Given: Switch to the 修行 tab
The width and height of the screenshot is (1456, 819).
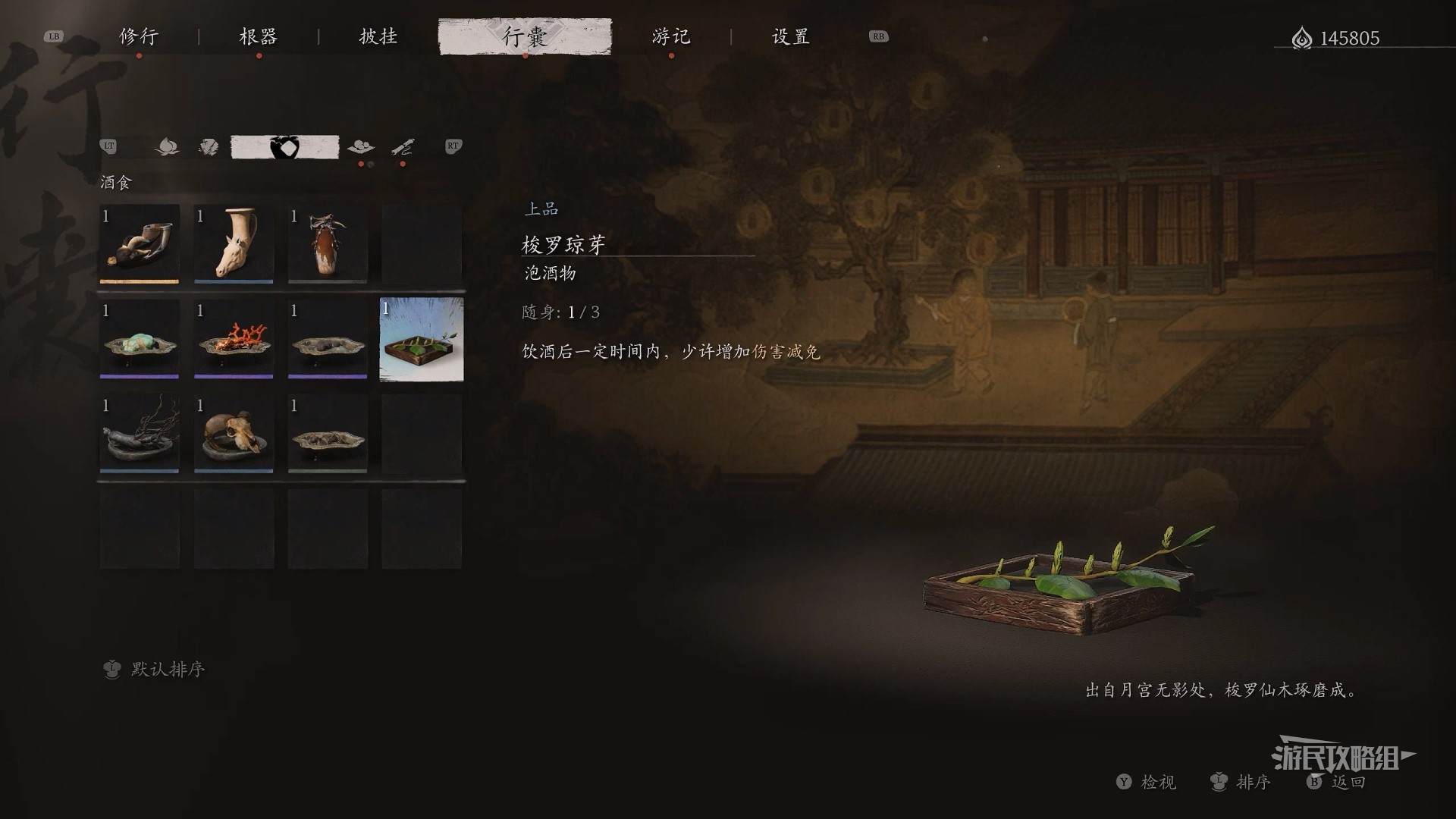Looking at the screenshot, I should pyautogui.click(x=139, y=36).
